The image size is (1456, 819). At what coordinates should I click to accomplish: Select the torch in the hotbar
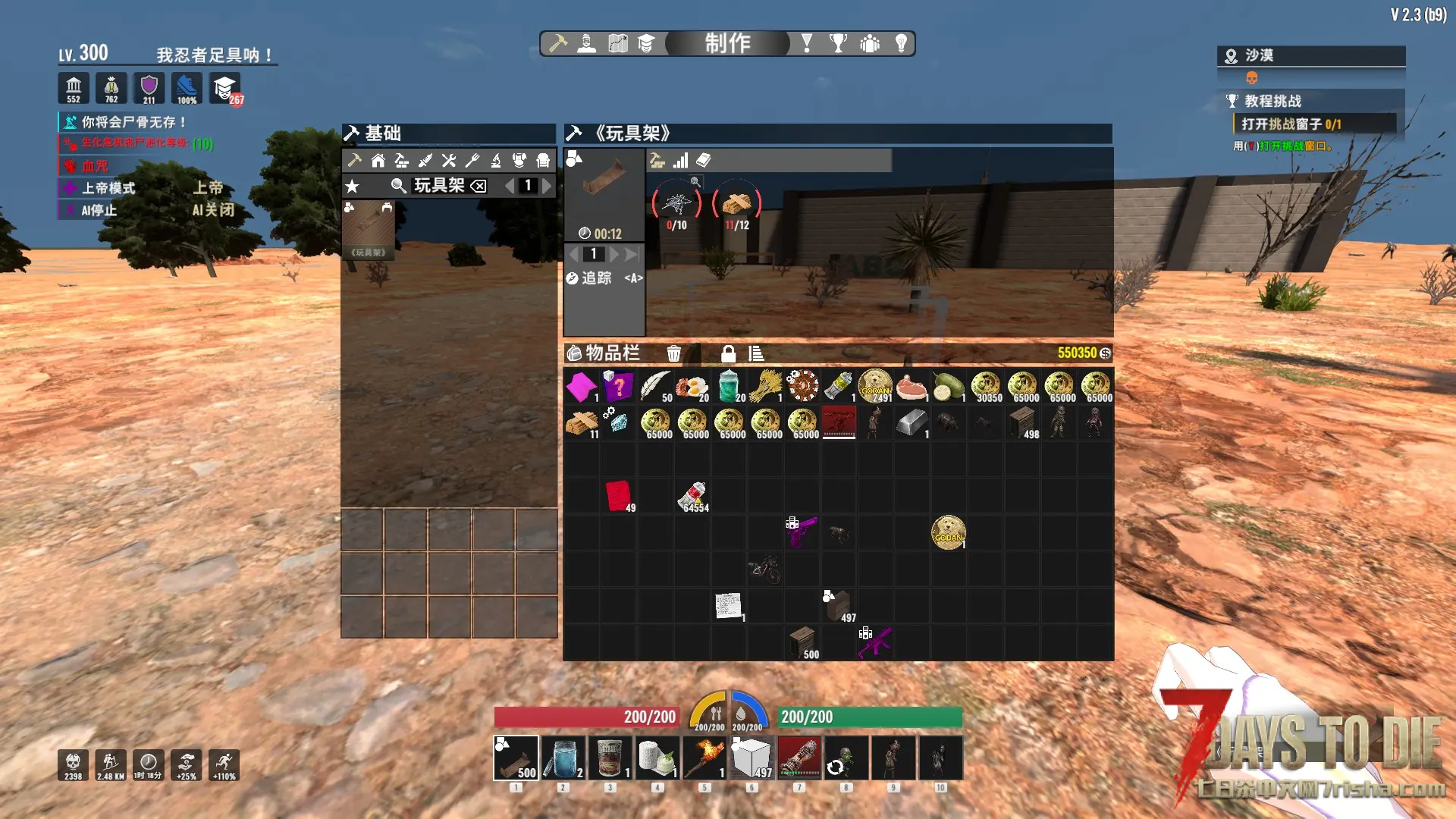tap(704, 758)
